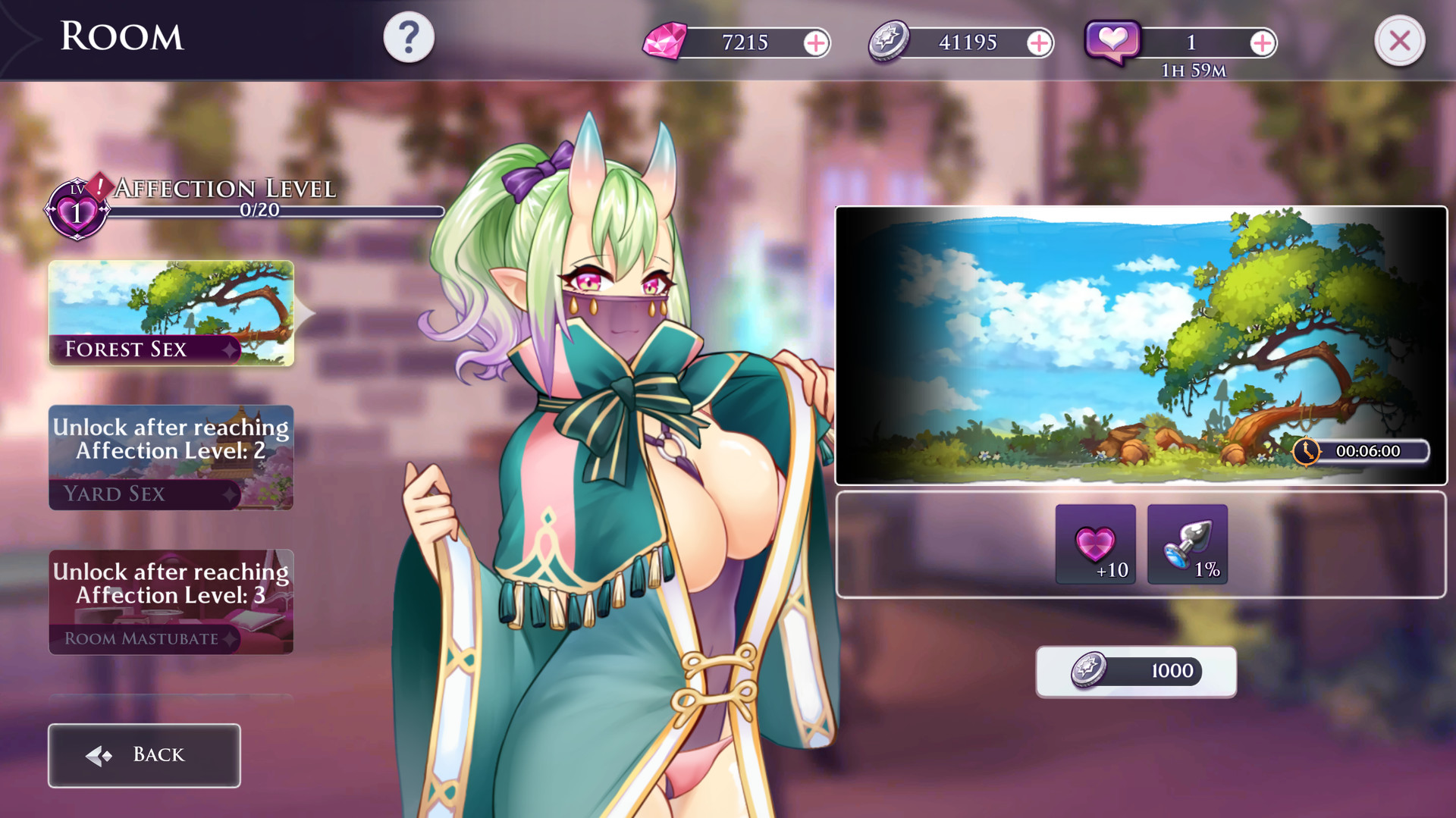1456x818 pixels.
Task: Select the locked Yard Sex scene option
Action: pyautogui.click(x=170, y=457)
